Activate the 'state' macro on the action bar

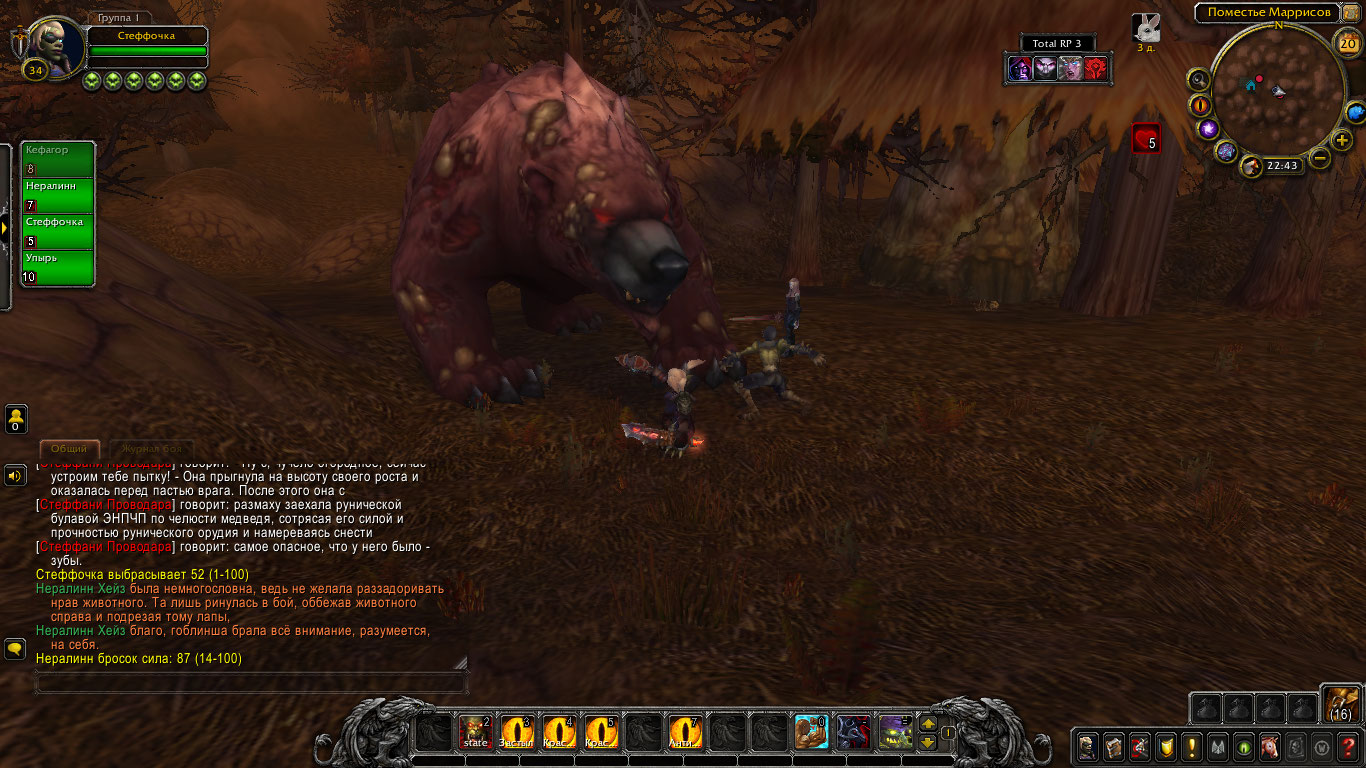475,733
